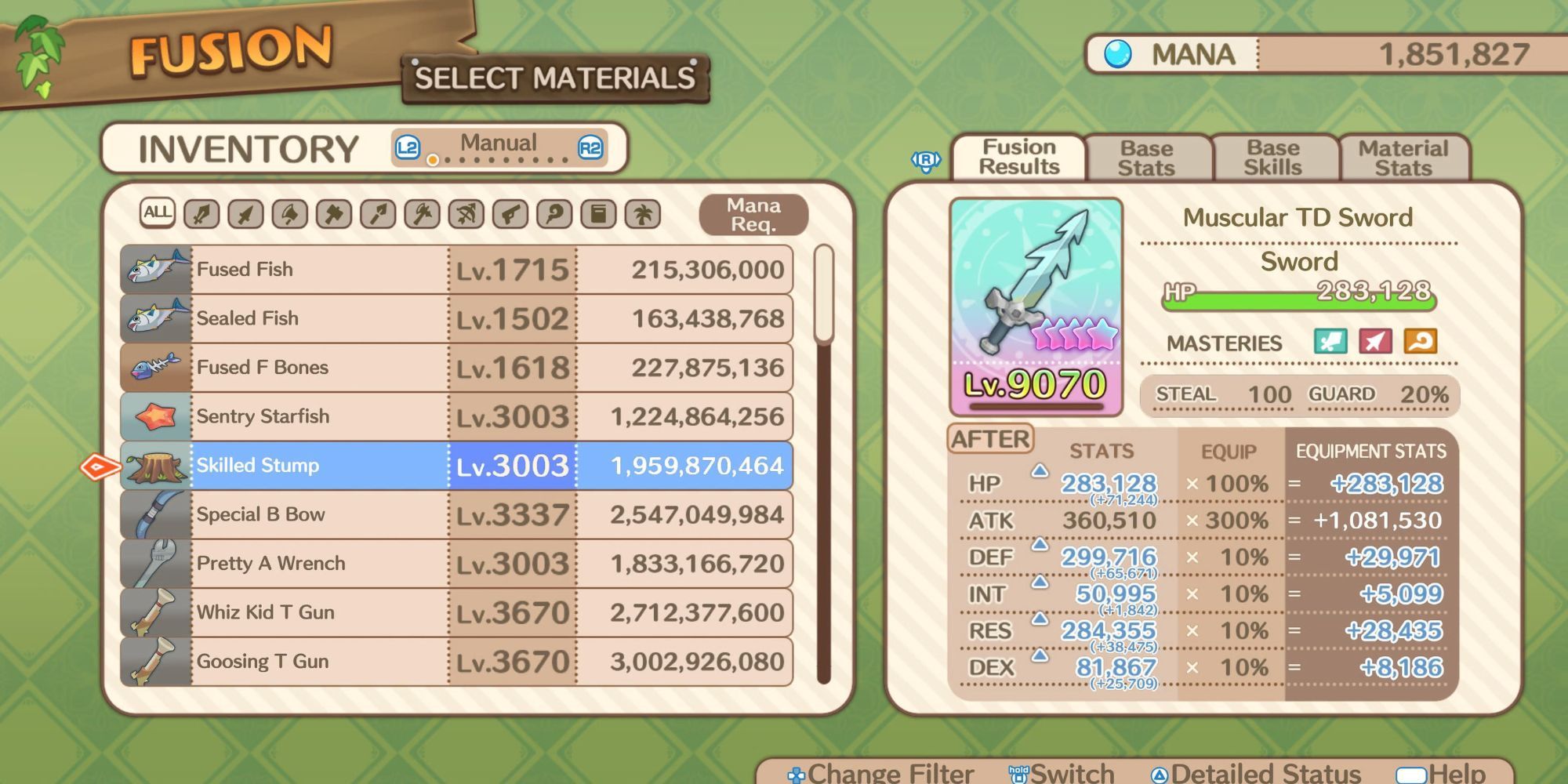The image size is (1568, 784).
Task: Sort the list by Mana Req. header
Action: pyautogui.click(x=753, y=215)
